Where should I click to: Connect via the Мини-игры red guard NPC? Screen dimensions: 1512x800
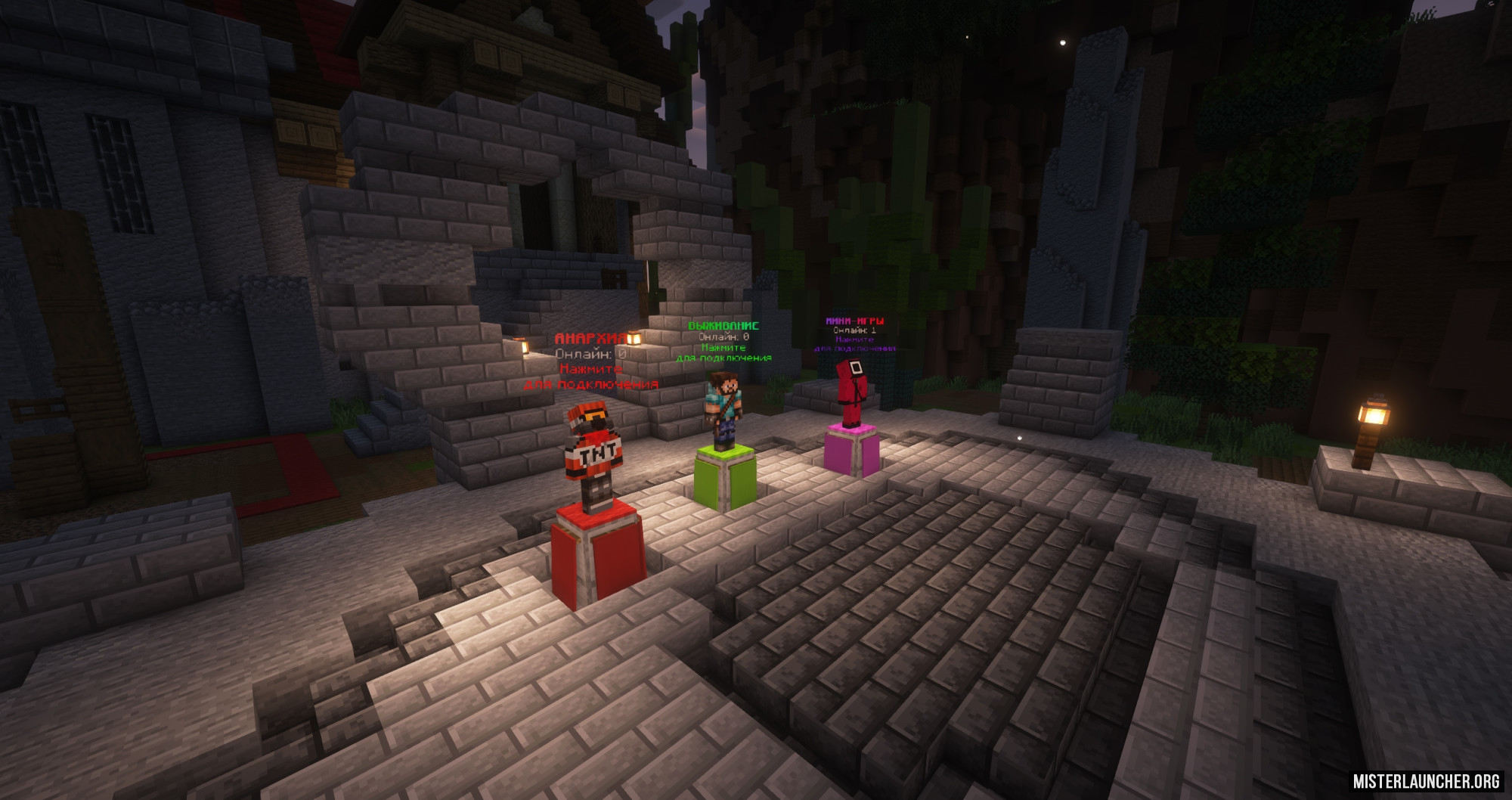851,392
